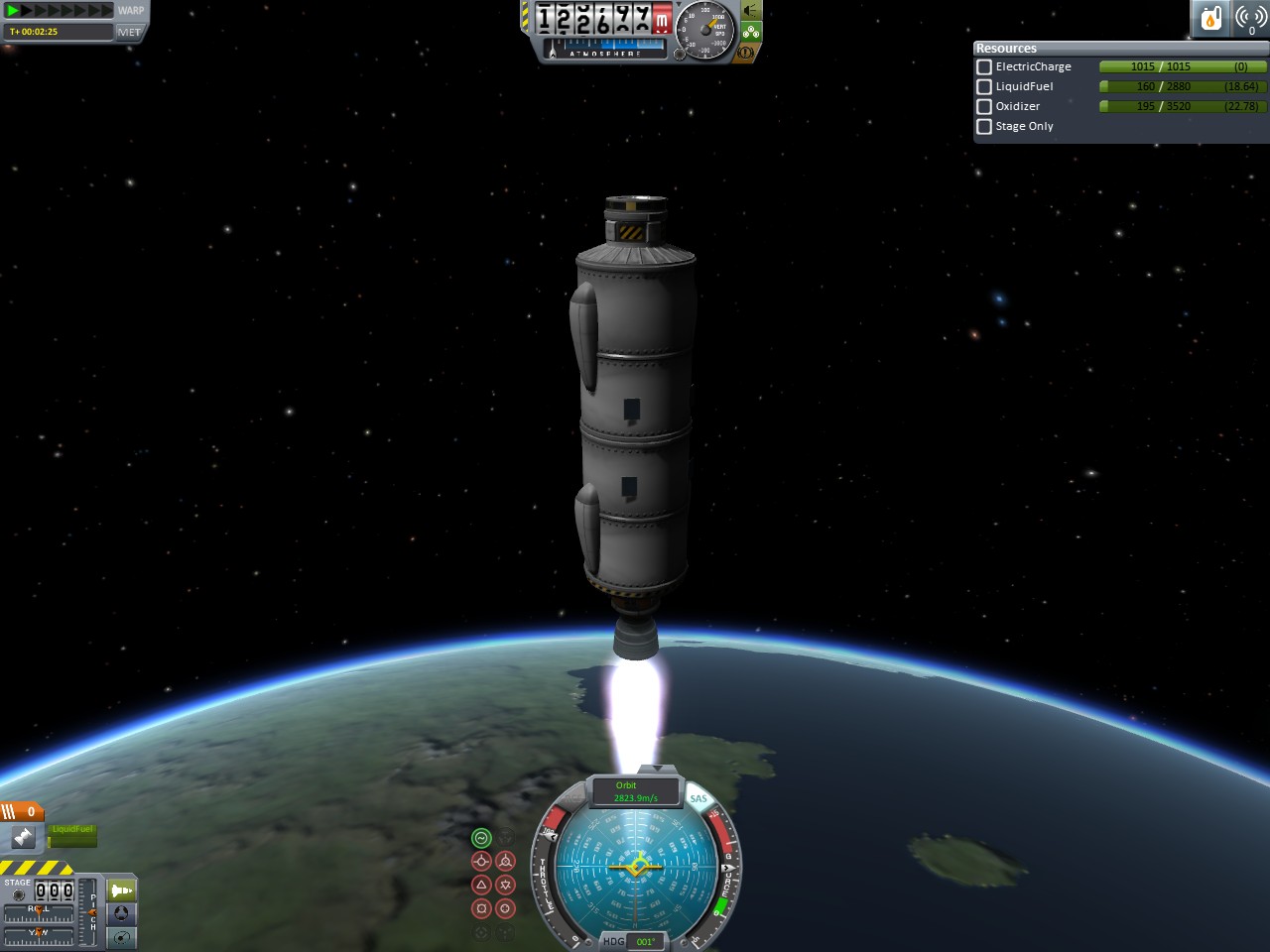Toggle the brakes action button
1270x952 pixels.
[746, 52]
